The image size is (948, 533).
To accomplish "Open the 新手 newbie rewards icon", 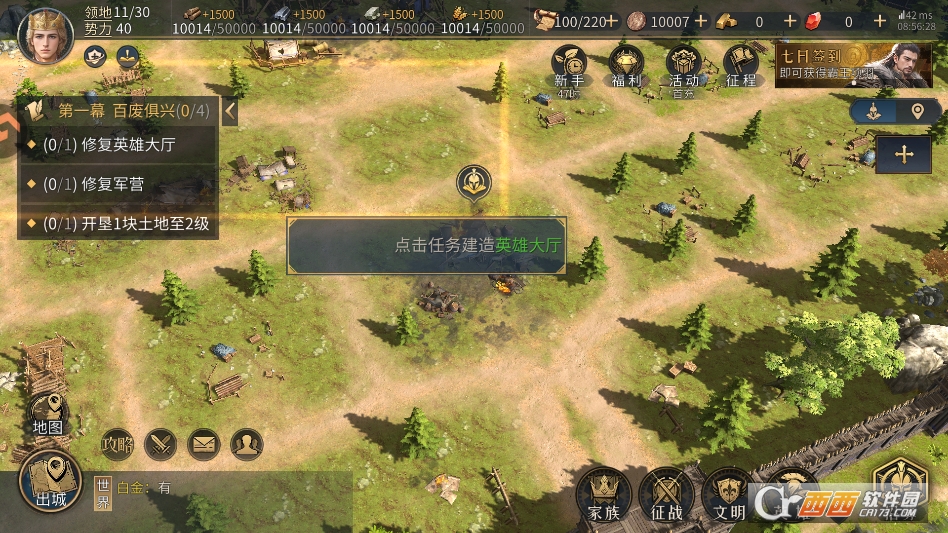I will click(568, 67).
